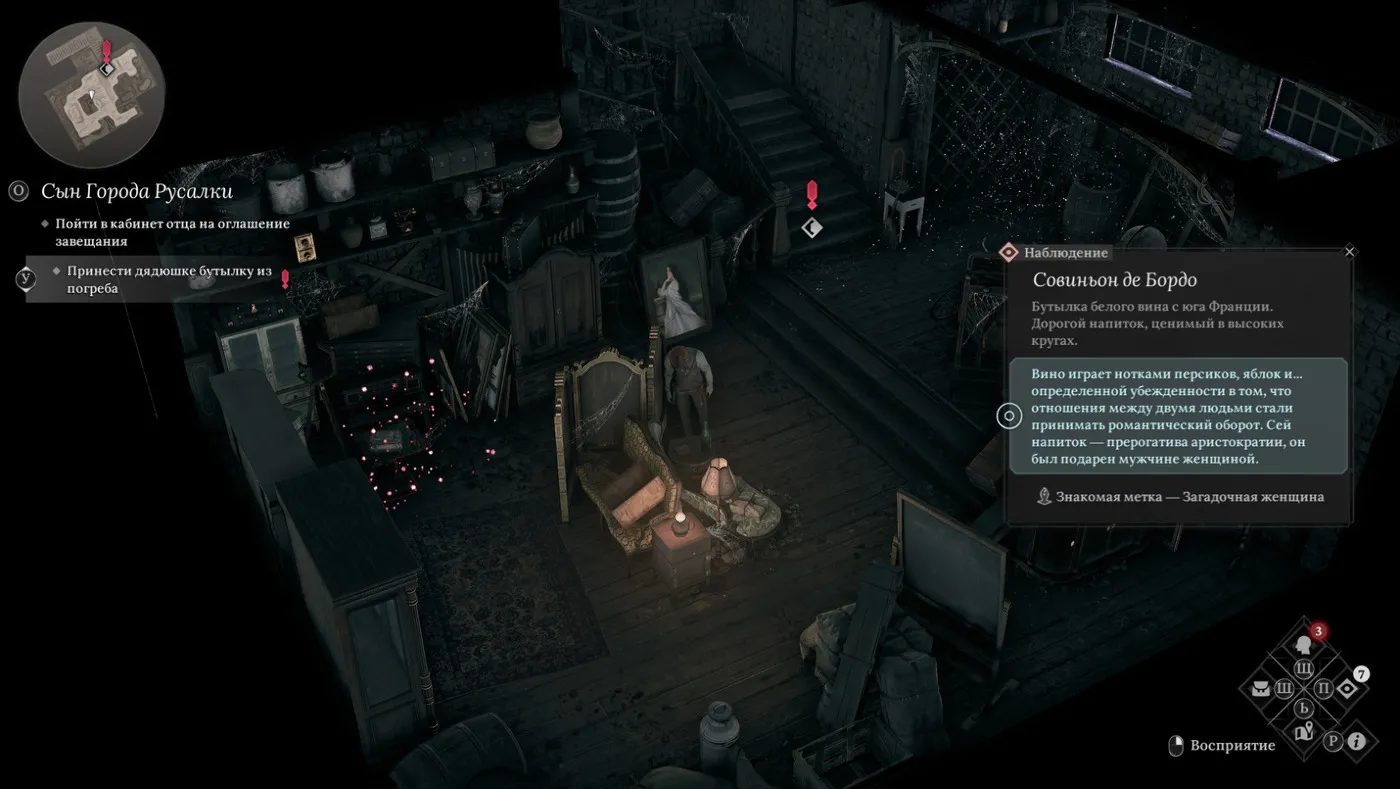The height and width of the screenshot is (789, 1400).
Task: Select objective Пойти в кабинет отца
Action: [172, 232]
